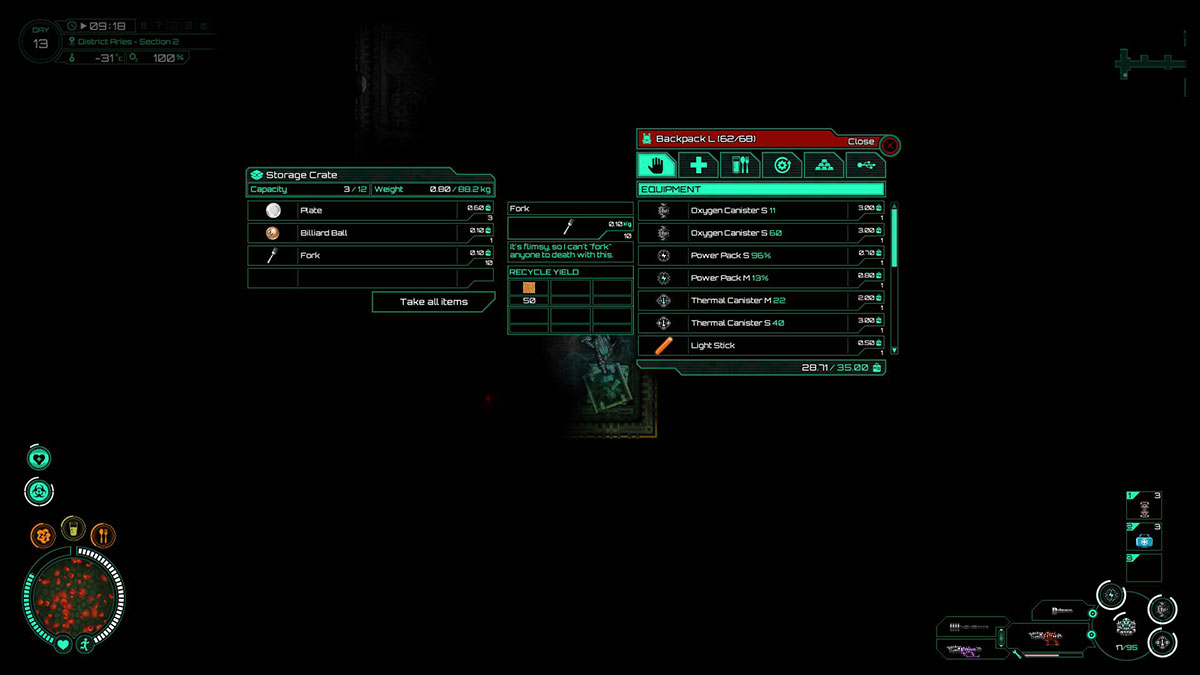Take all items from Storage Crate

[x=433, y=302]
